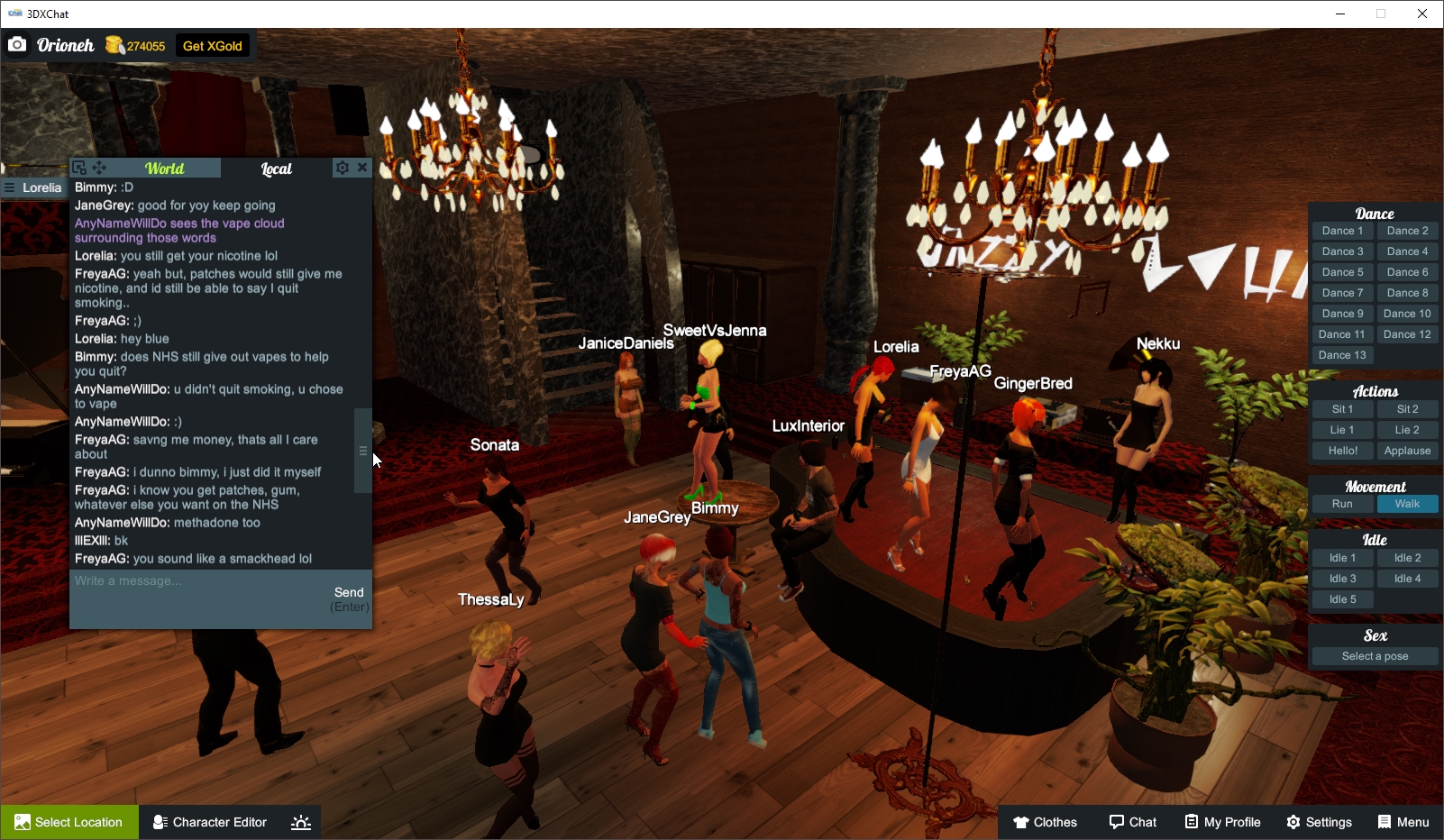Open the Clothes panel

point(1045,821)
